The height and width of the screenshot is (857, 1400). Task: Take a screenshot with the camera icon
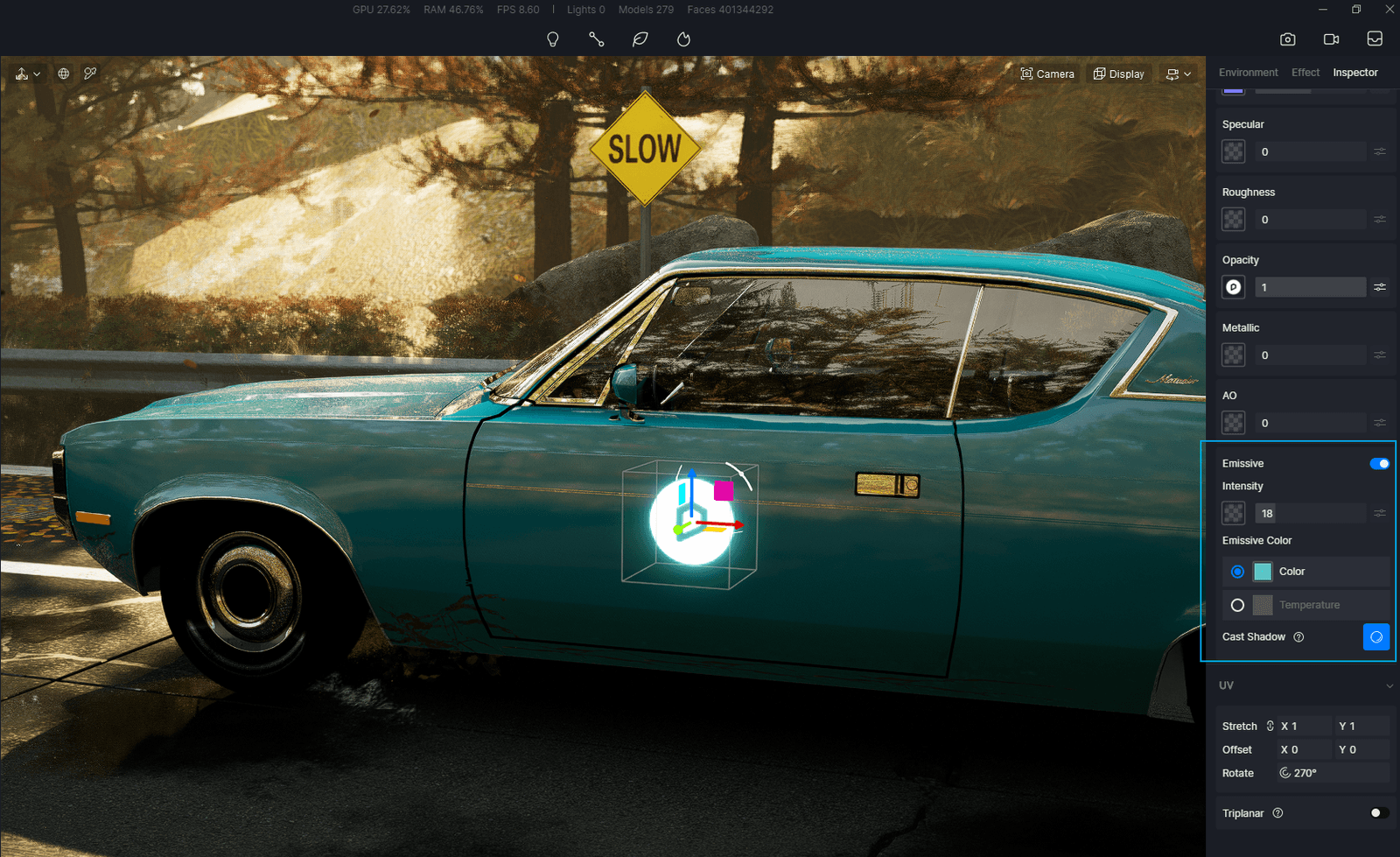pyautogui.click(x=1287, y=39)
